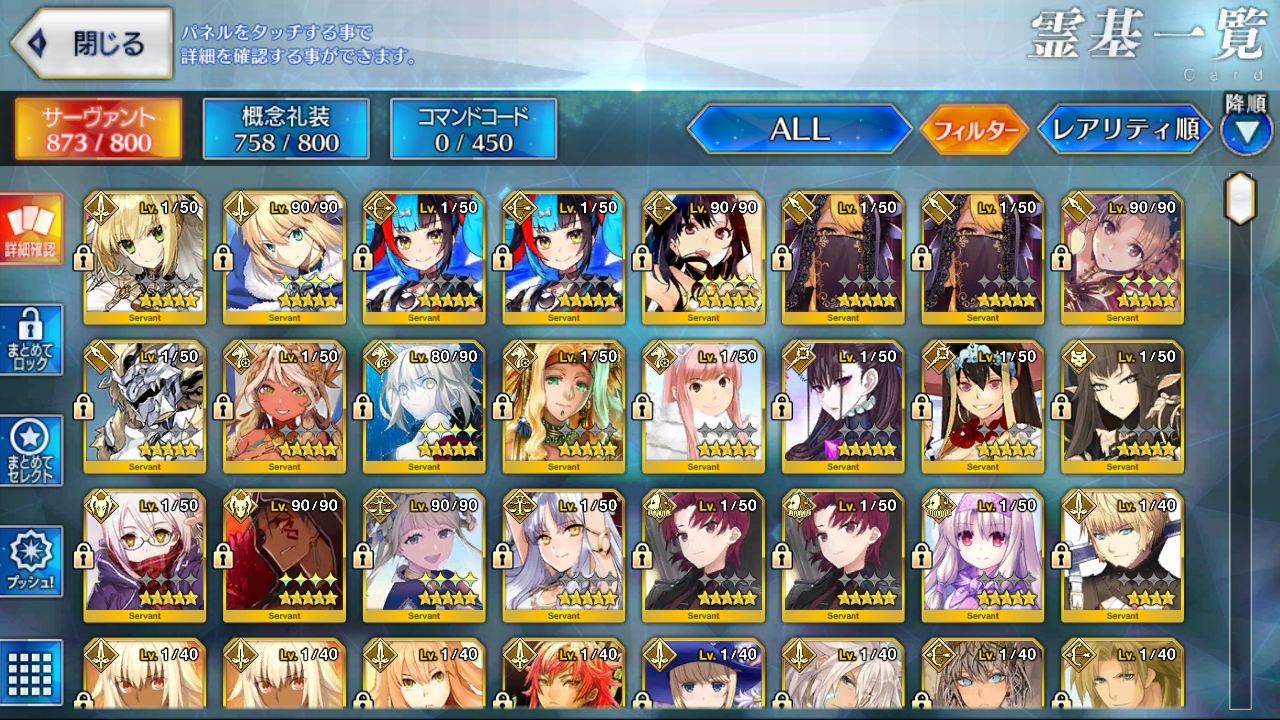Select the blond servant card at Lv. 1/40
Image resolution: width=1280 pixels, height=720 pixels.
tap(1122, 556)
